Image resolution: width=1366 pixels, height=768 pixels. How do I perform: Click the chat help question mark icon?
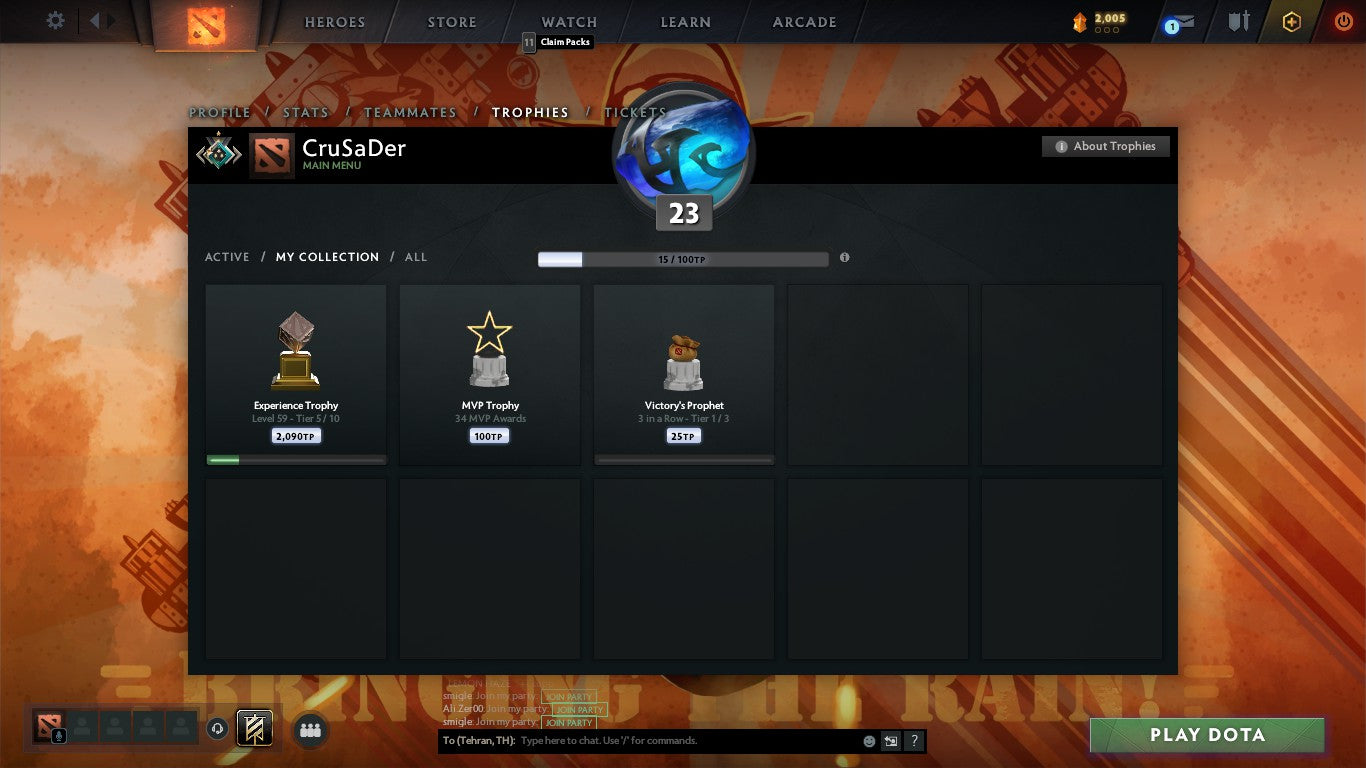coord(913,741)
